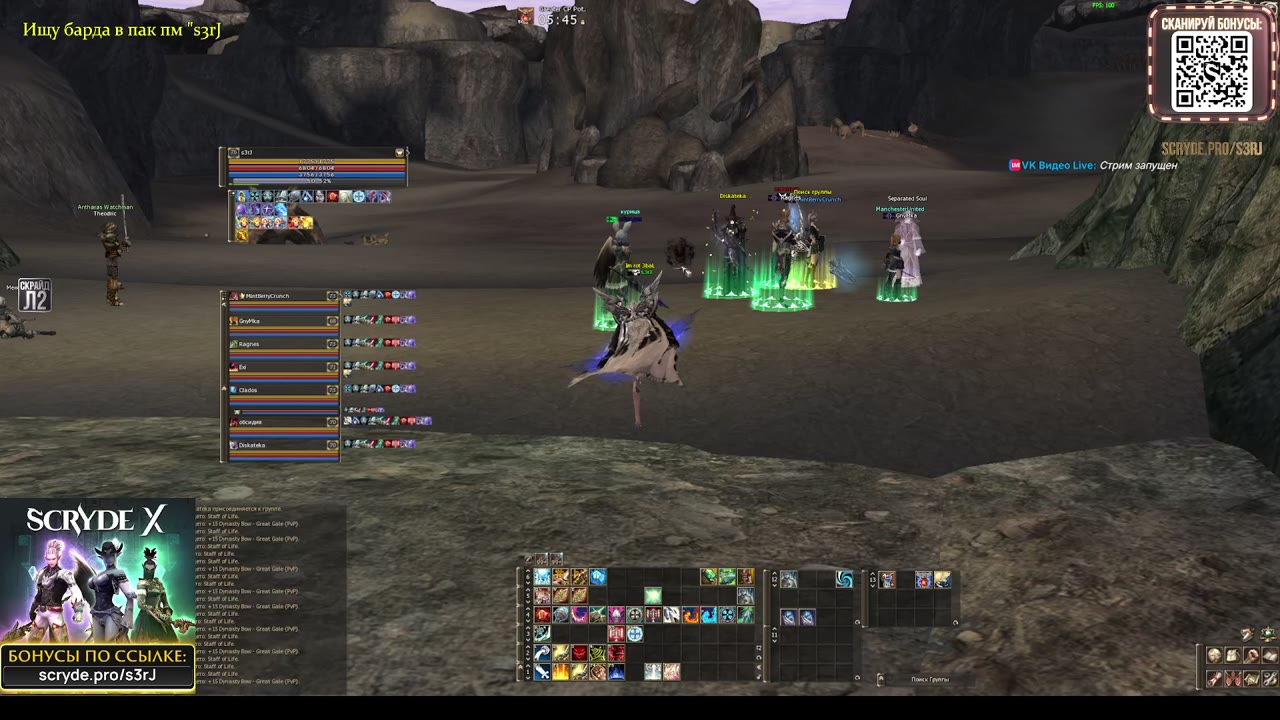Use the red fire swirl skill
Image resolution: width=1280 pixels, height=720 pixels.
pos(691,615)
